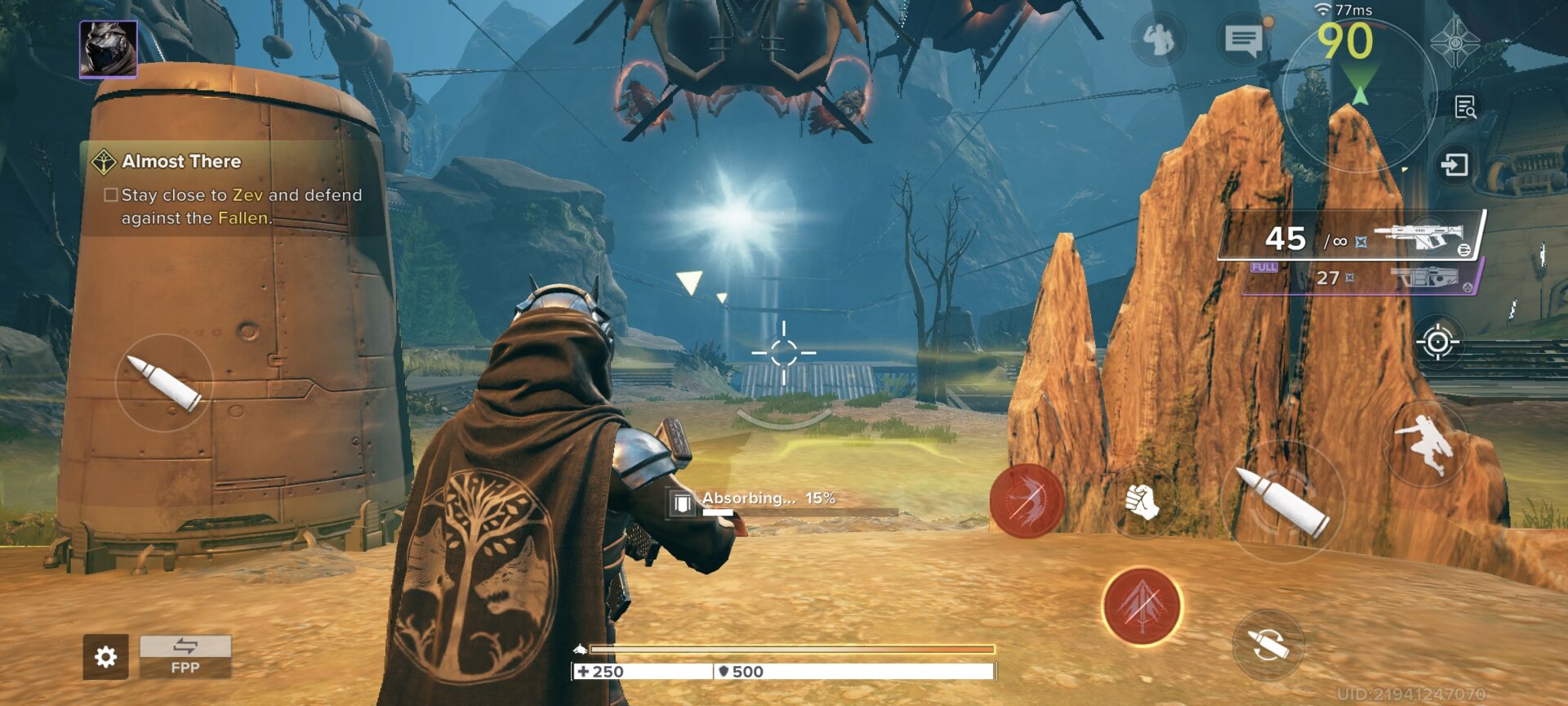Open the settings gear menu
Image resolution: width=1568 pixels, height=706 pixels.
[x=105, y=656]
